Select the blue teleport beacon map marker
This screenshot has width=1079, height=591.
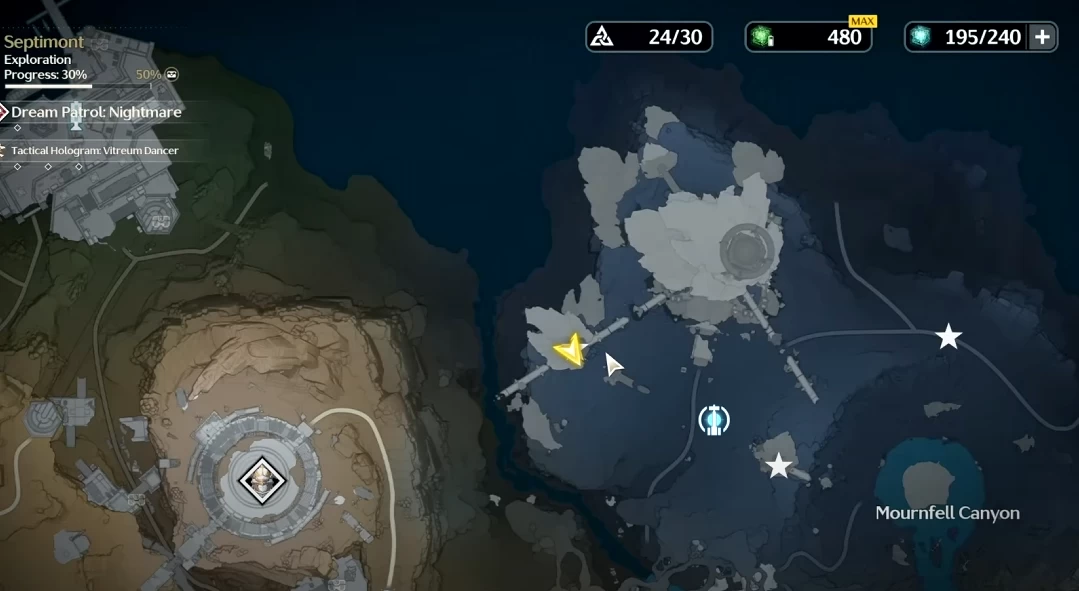[x=714, y=419]
